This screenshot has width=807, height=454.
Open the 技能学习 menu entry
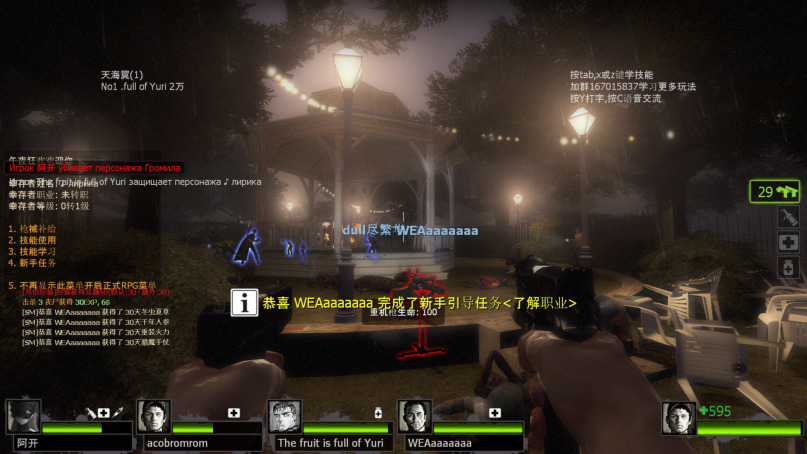point(33,252)
